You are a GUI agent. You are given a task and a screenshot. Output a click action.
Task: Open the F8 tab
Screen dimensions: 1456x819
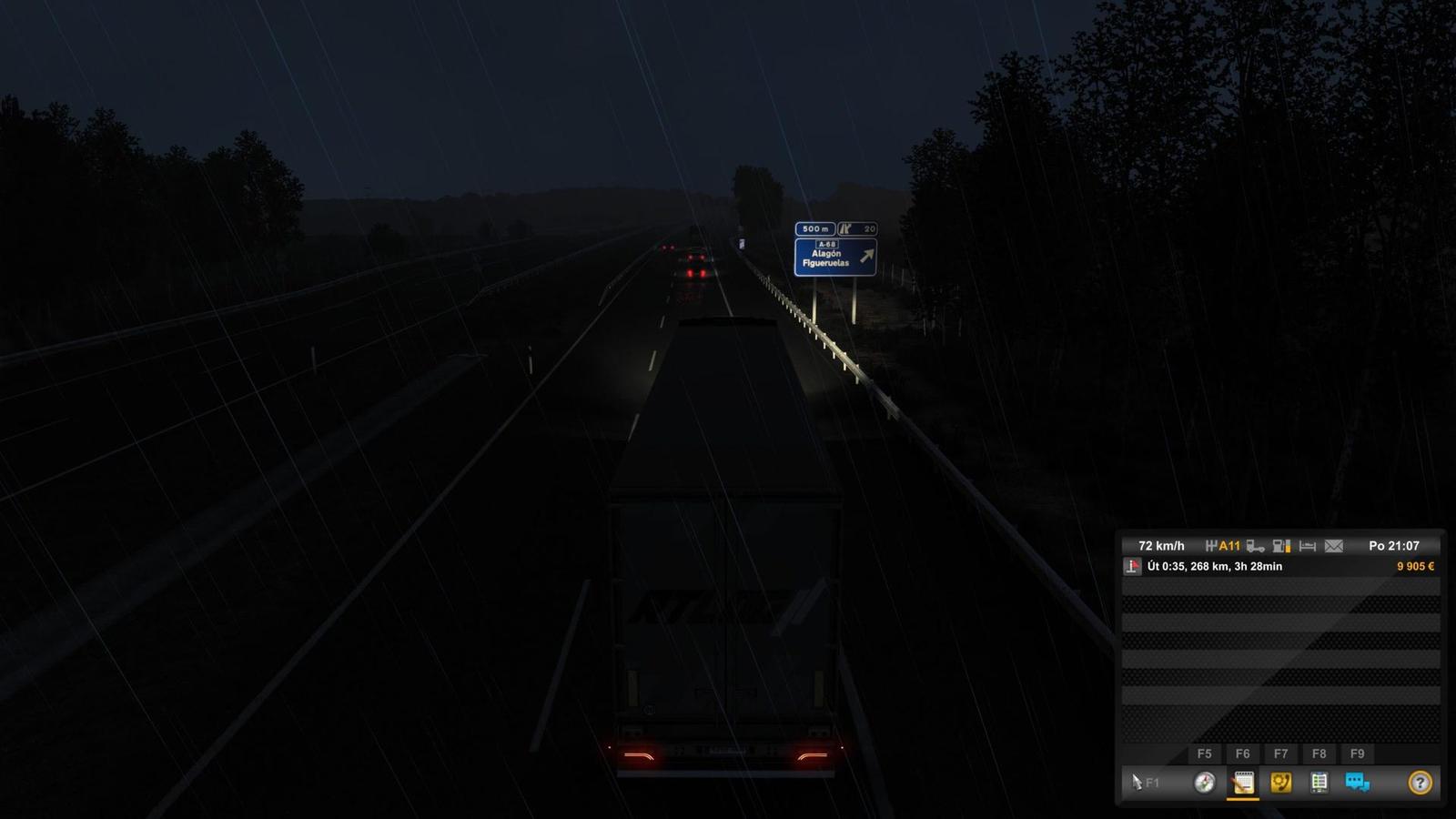(1319, 753)
